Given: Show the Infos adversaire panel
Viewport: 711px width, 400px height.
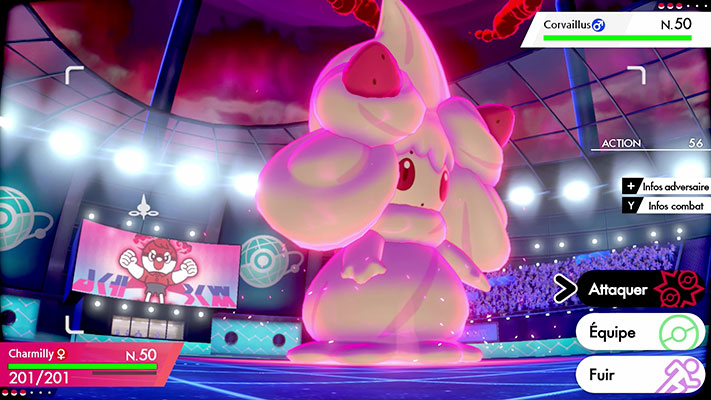Looking at the screenshot, I should (x=667, y=186).
